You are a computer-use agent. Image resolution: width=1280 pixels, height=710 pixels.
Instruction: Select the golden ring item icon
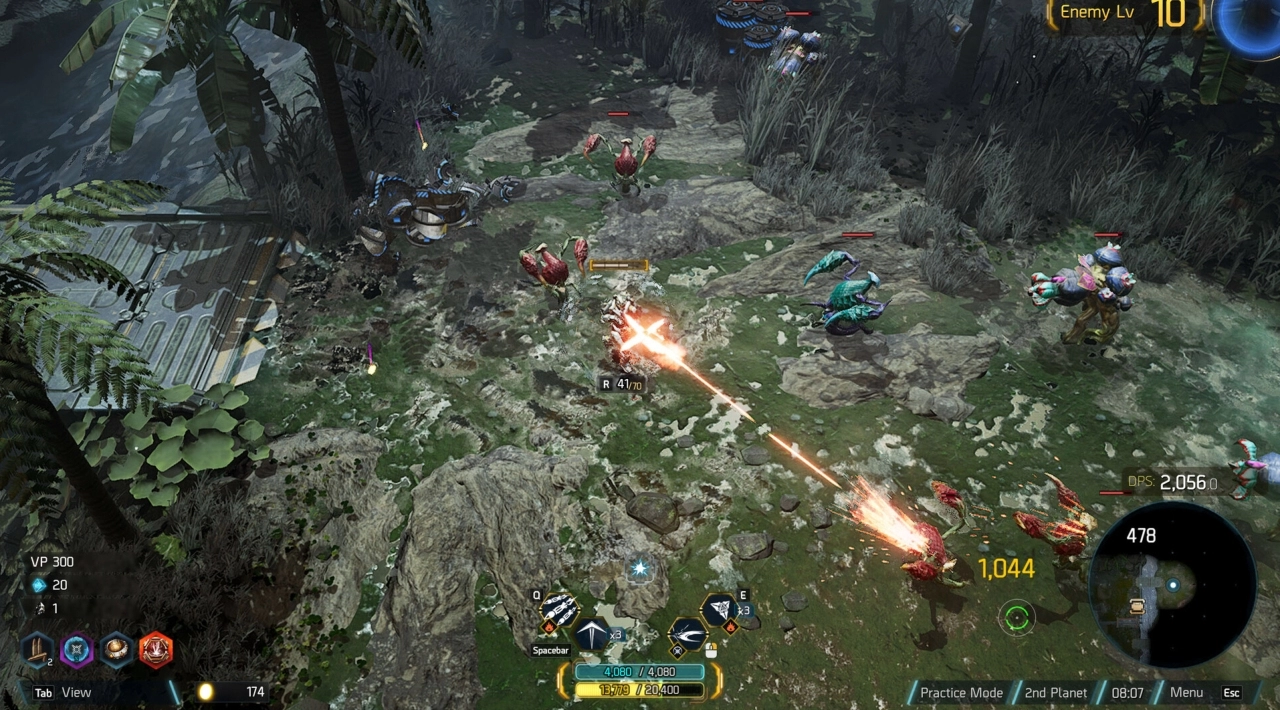116,650
